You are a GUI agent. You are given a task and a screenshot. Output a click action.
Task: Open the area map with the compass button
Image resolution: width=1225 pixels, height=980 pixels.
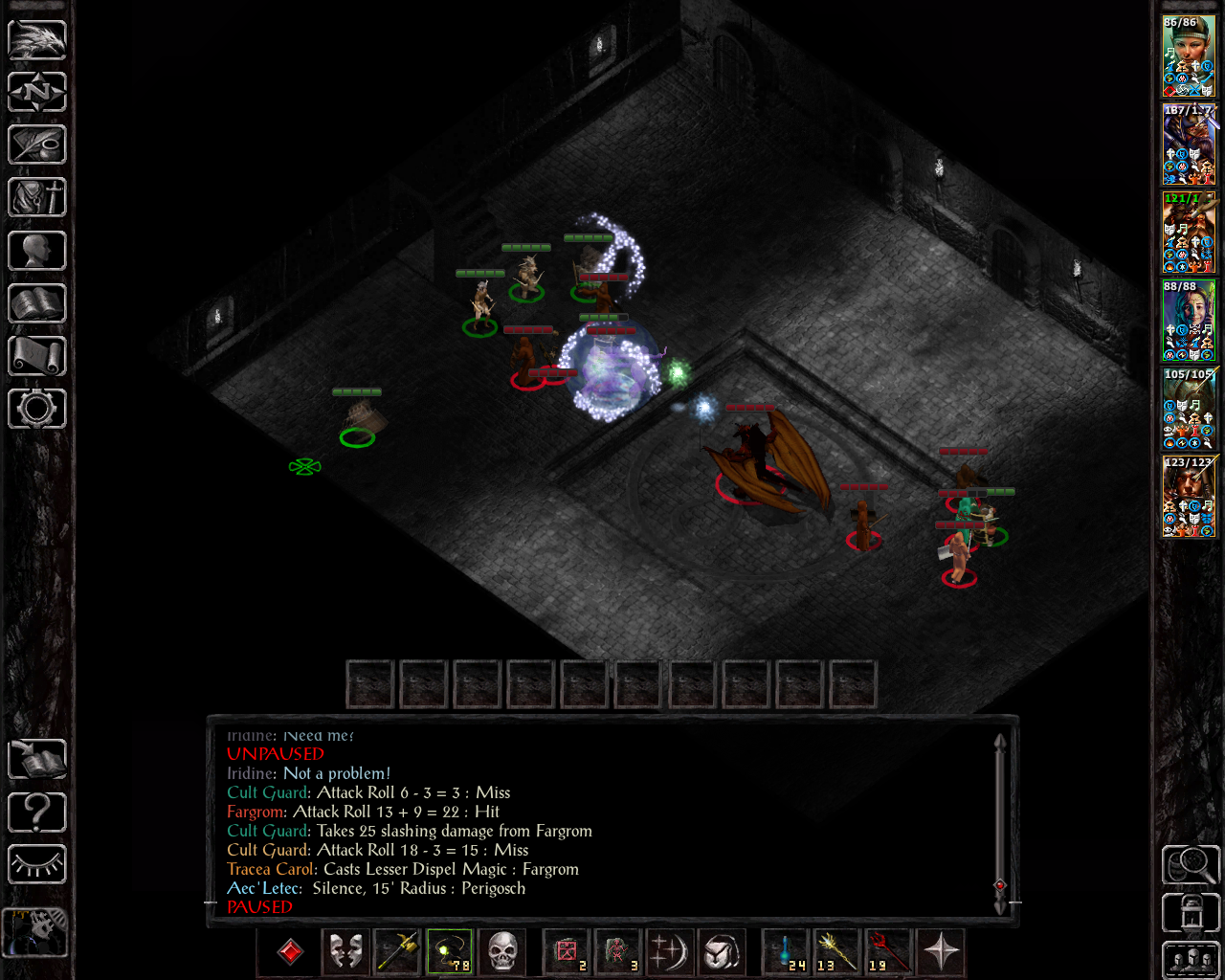(37, 93)
